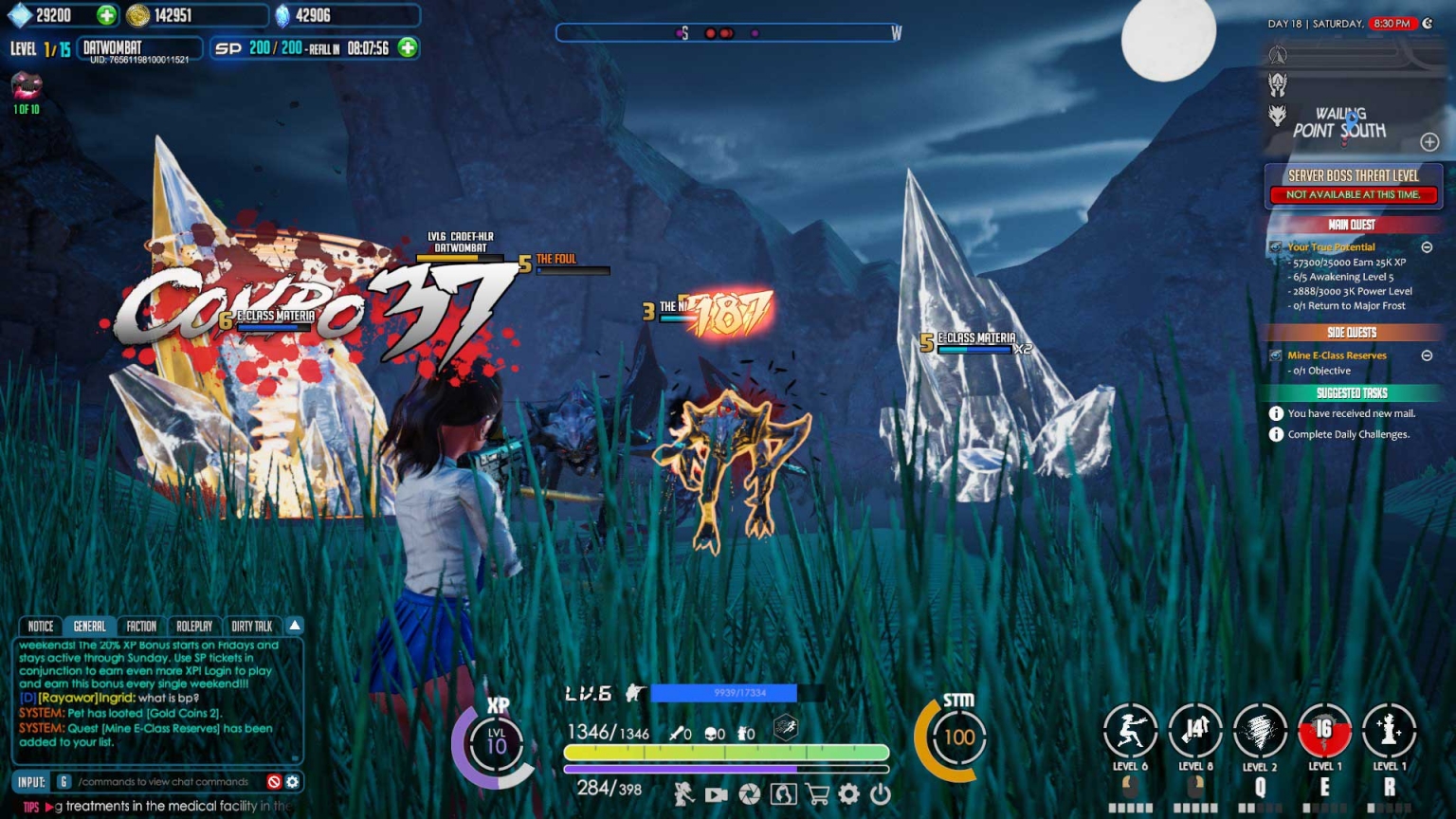This screenshot has height=819, width=1456.
Task: Open the camera shutter photo mode
Action: [750, 793]
